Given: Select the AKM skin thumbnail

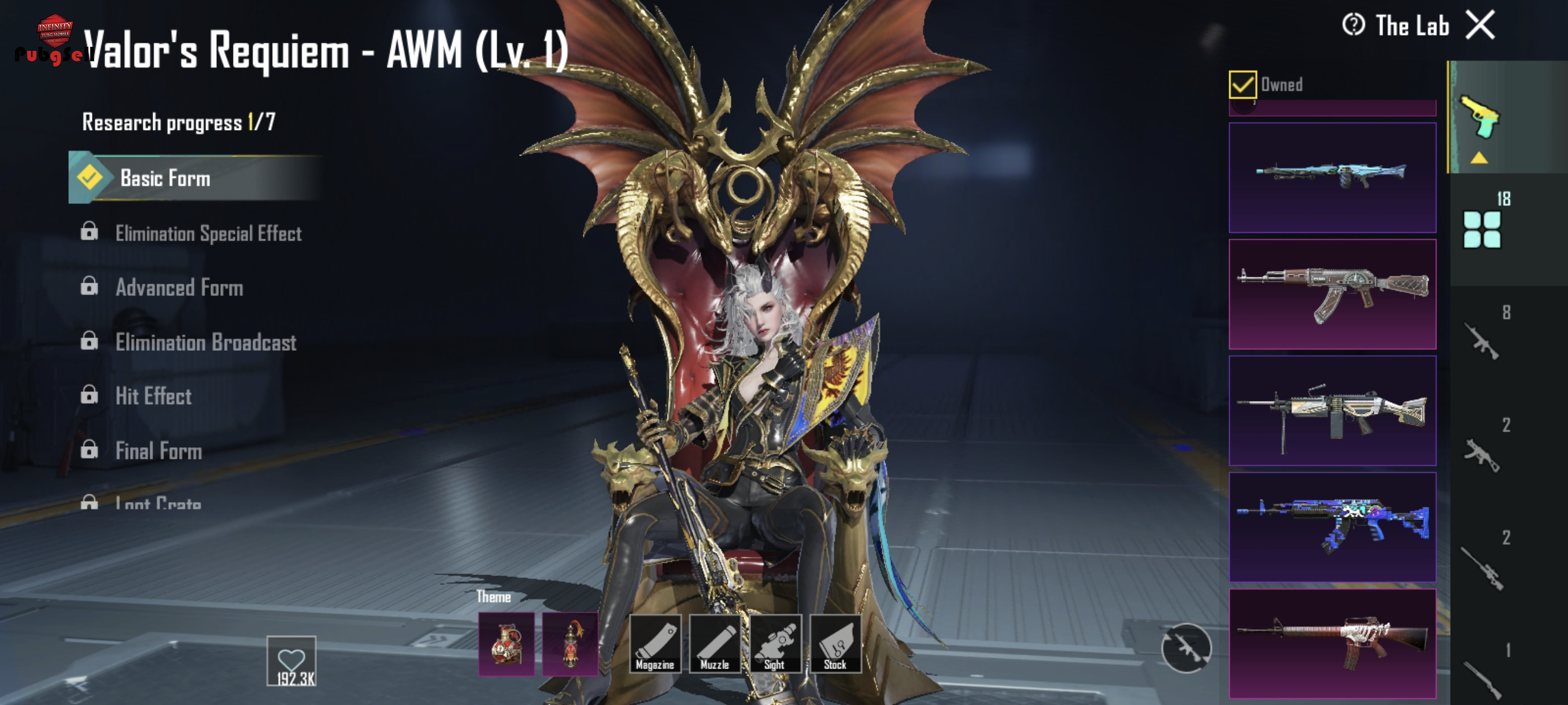Looking at the screenshot, I should coord(1332,294).
